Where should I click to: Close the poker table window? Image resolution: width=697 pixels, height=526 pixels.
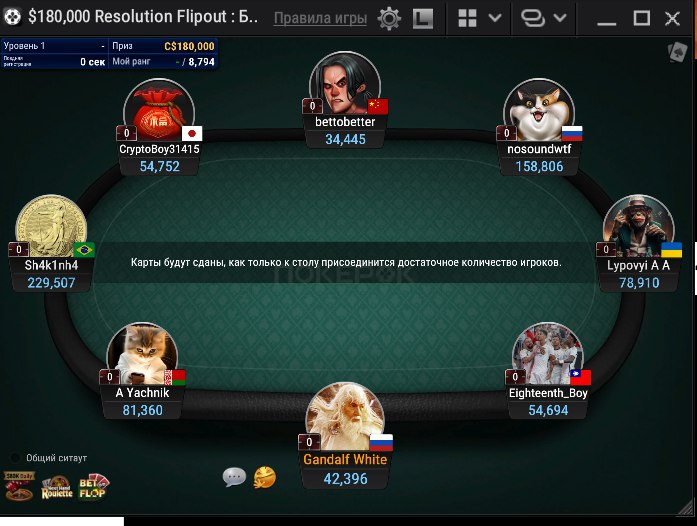coord(675,19)
